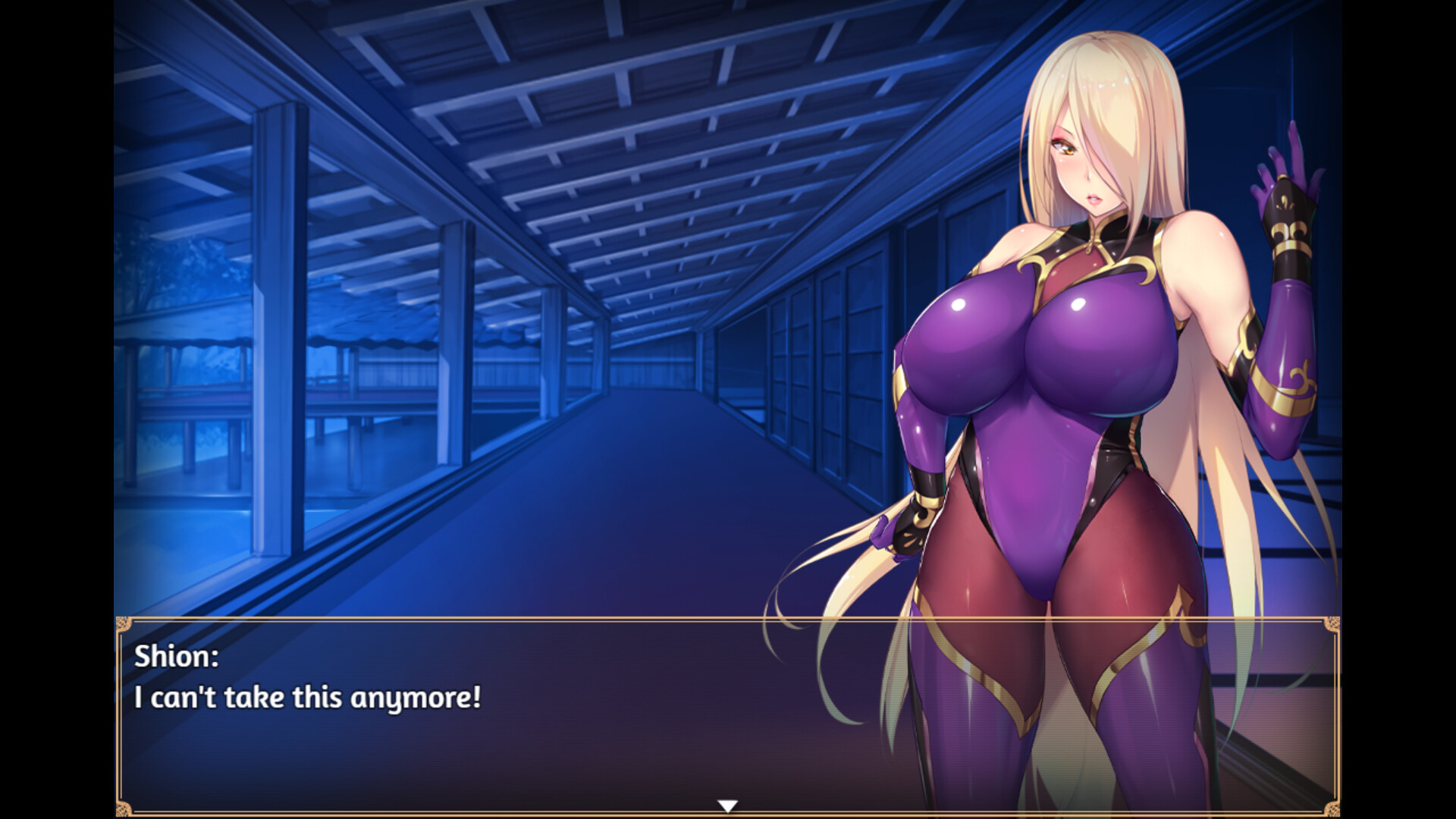
Task: Click the line I can't take this anymore!
Action: pos(306,698)
